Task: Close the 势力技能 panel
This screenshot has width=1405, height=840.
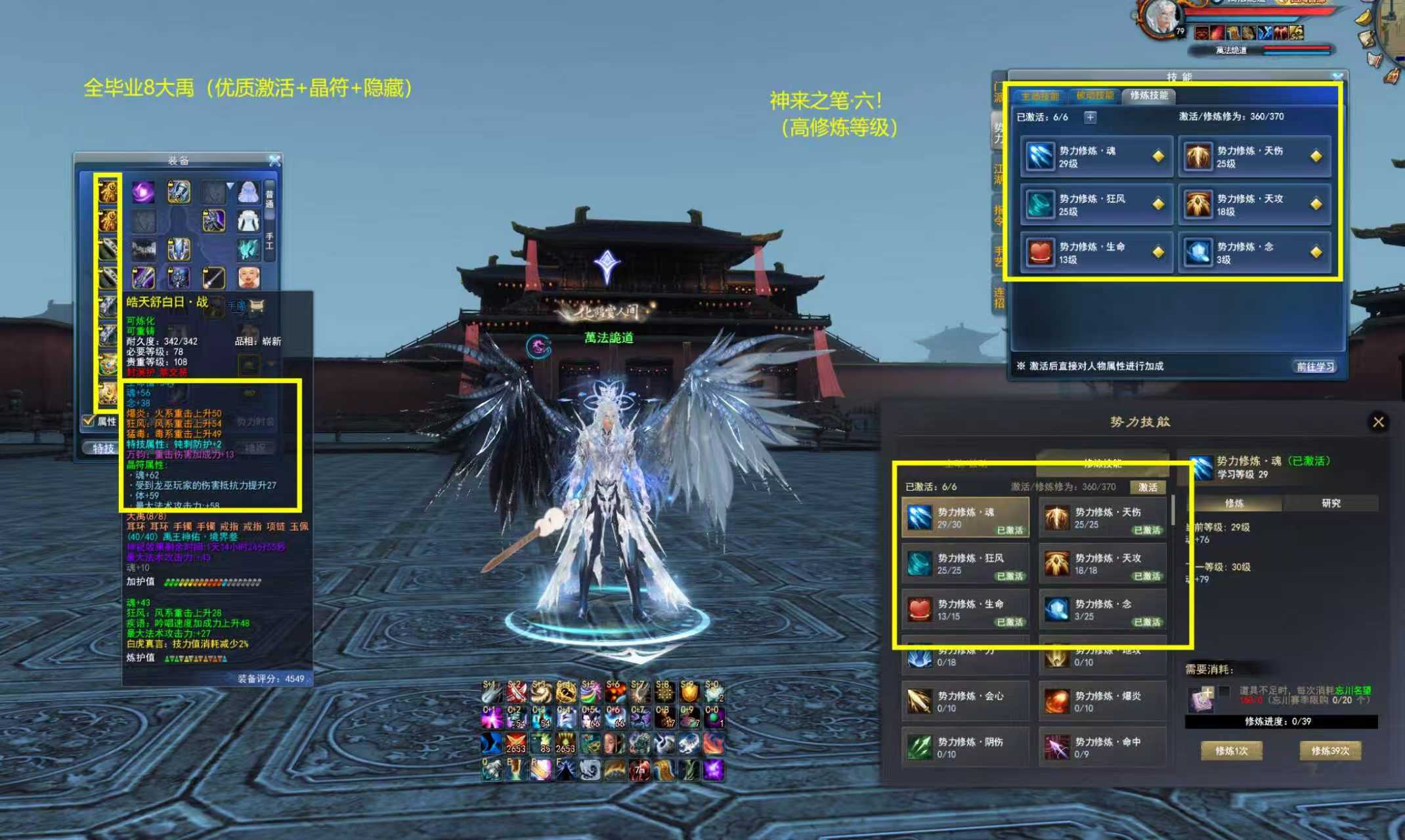Action: pyautogui.click(x=1378, y=422)
